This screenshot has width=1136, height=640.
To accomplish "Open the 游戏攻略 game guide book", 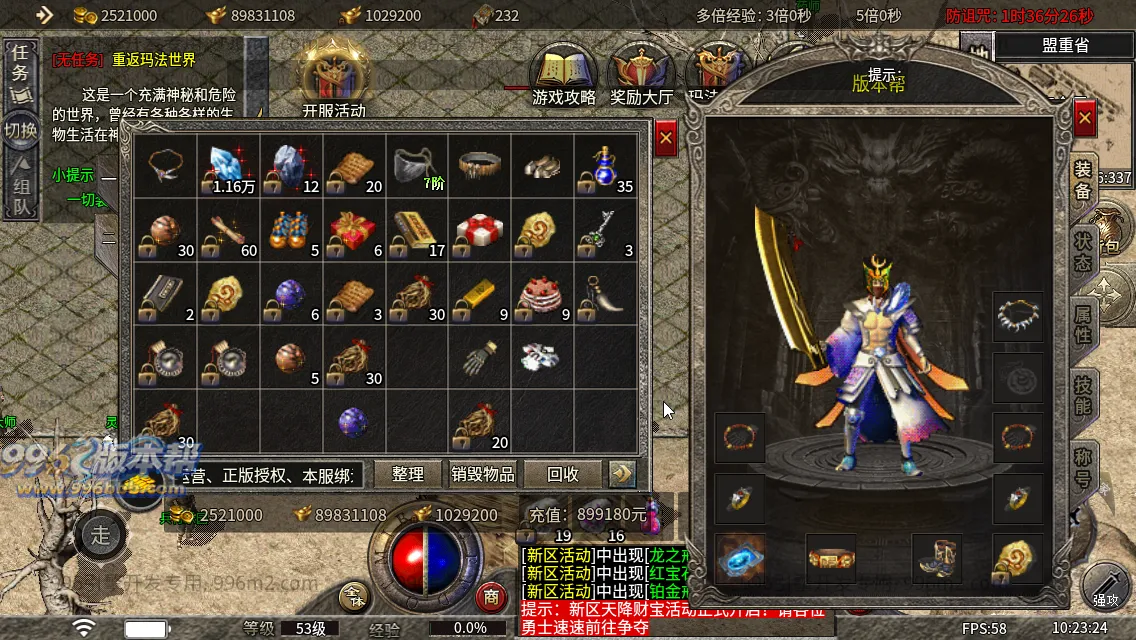I will (564, 75).
